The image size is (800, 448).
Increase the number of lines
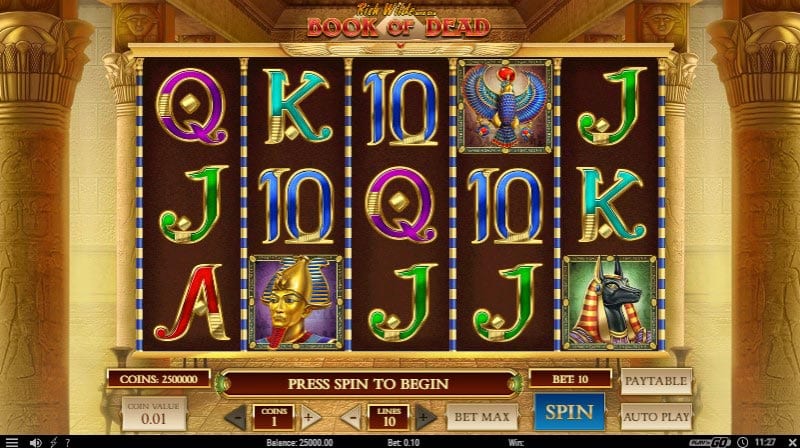(425, 416)
